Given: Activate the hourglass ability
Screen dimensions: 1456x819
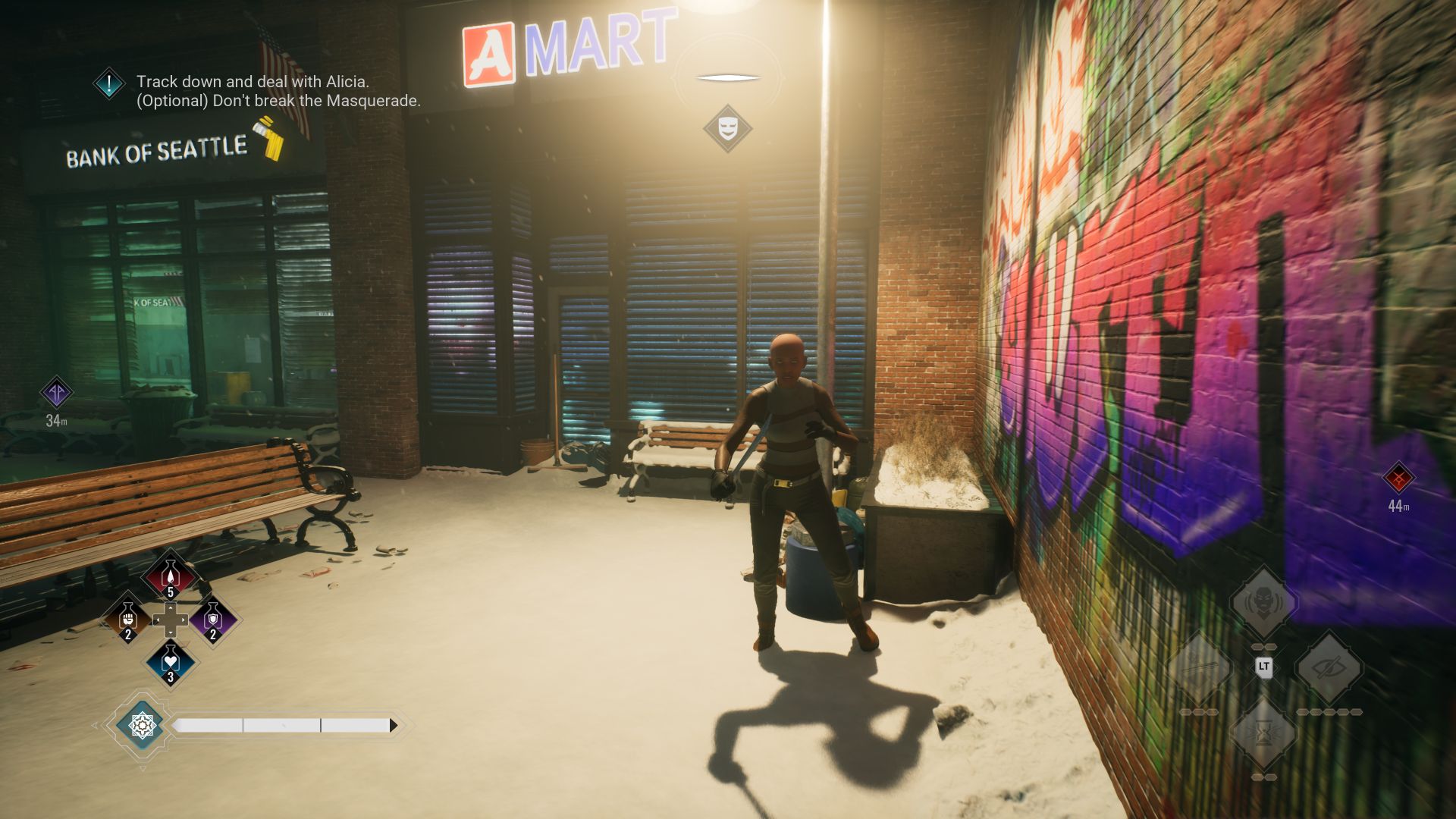Looking at the screenshot, I should [1263, 733].
